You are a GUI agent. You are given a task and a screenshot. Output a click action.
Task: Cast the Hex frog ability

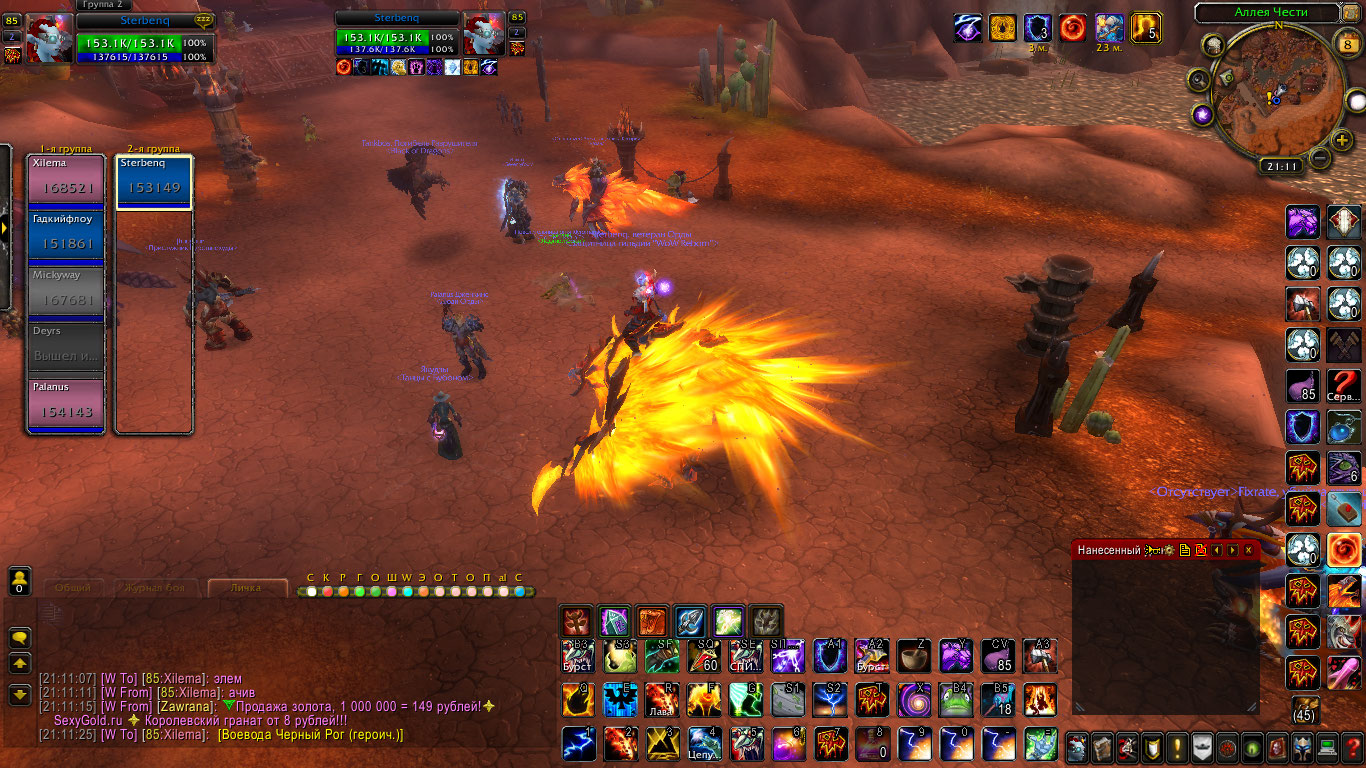pos(956,700)
